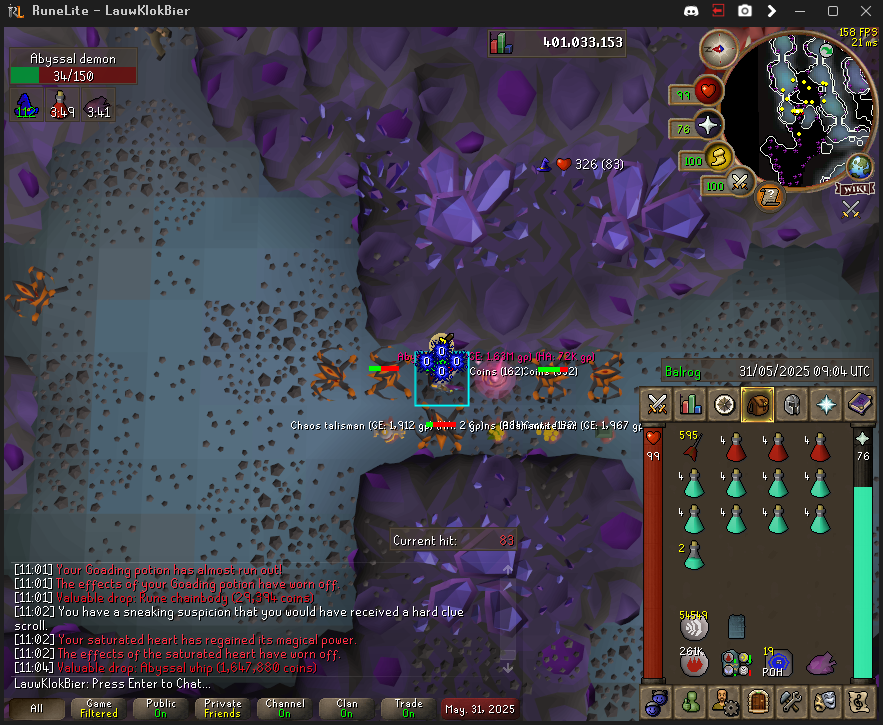This screenshot has height=725, width=883.
Task: Click the compass to face north
Action: tap(718, 47)
